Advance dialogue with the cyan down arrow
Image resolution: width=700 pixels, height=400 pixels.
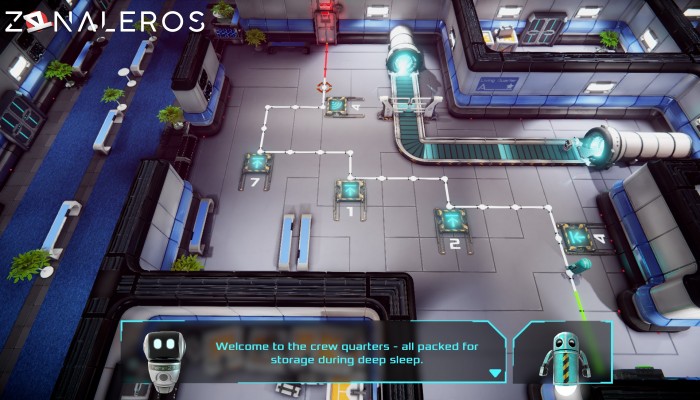(x=494, y=373)
